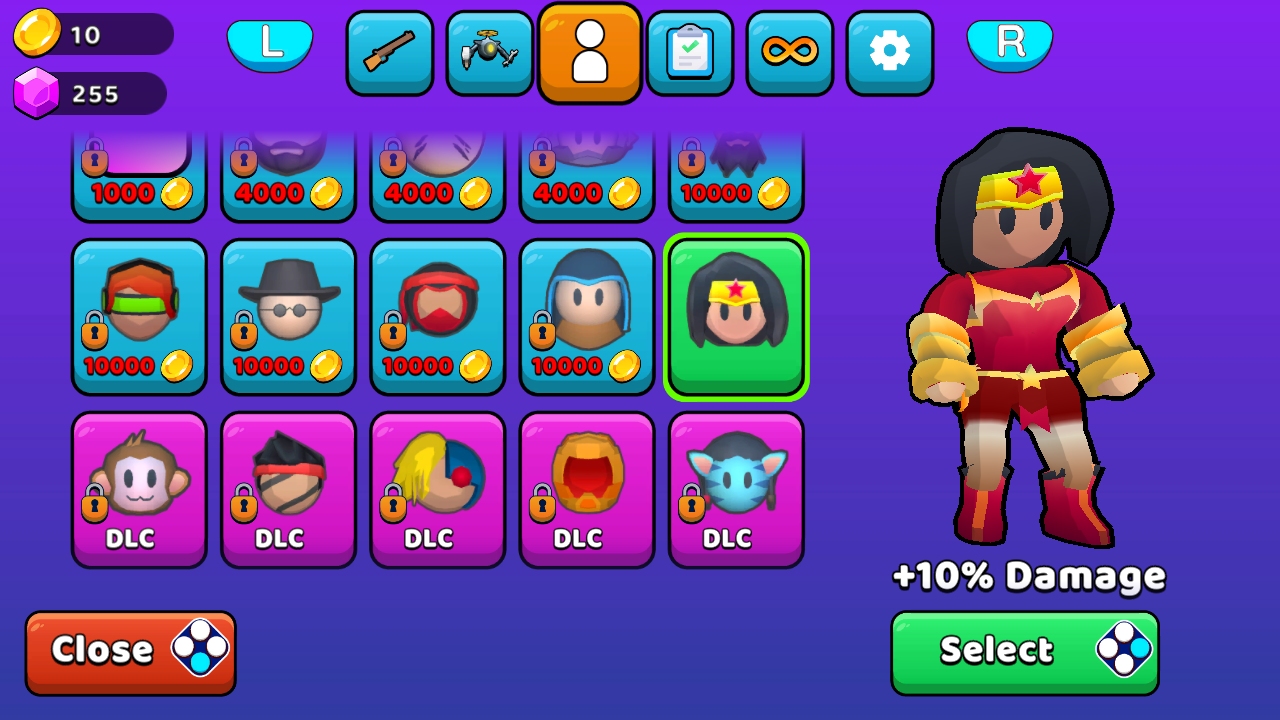Click the Select button
Viewport: 1280px width, 720px height.
click(x=1022, y=651)
